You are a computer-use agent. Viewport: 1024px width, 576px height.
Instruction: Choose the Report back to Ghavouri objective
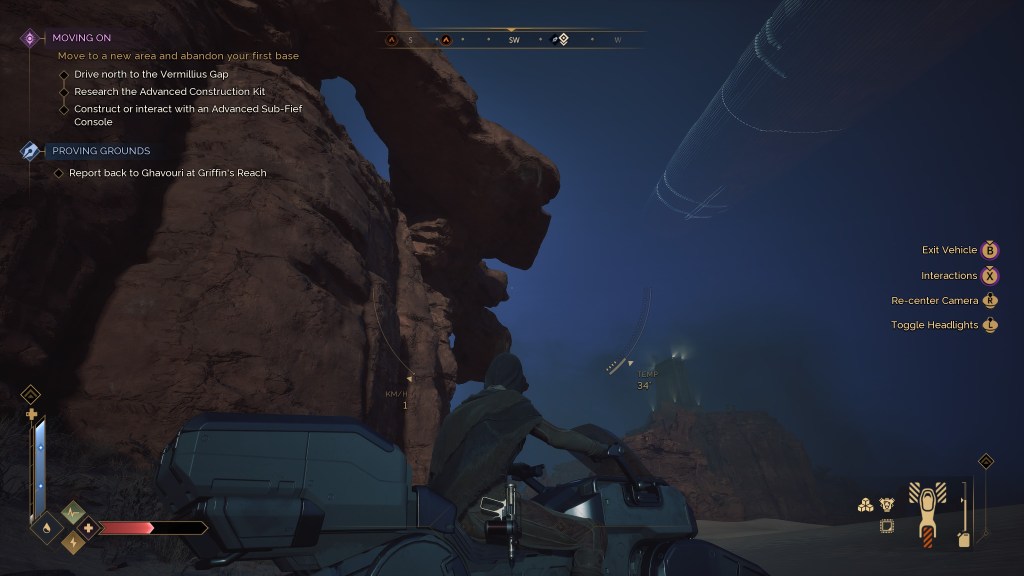tap(167, 173)
